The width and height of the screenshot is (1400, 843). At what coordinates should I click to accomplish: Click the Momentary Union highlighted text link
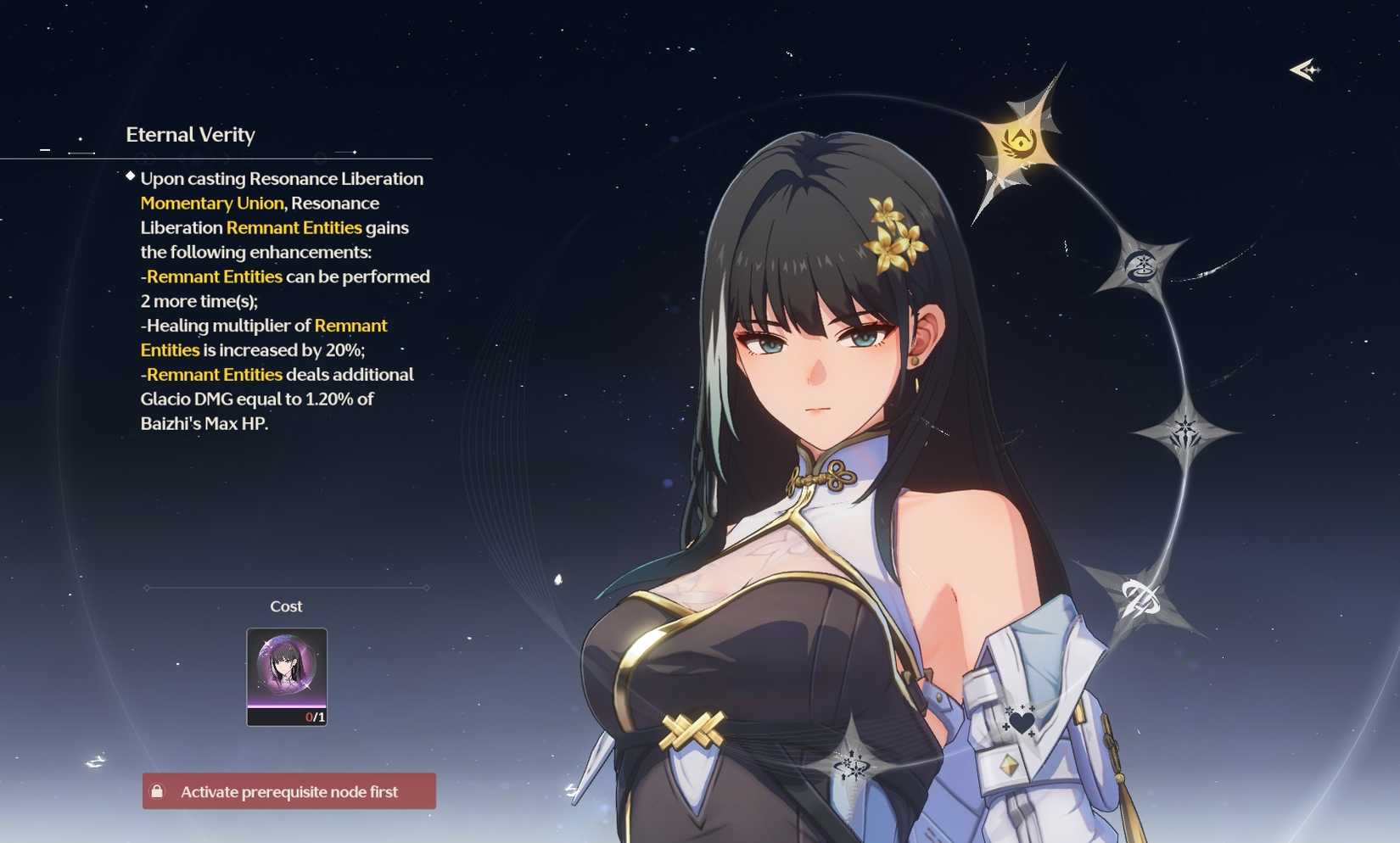212,203
